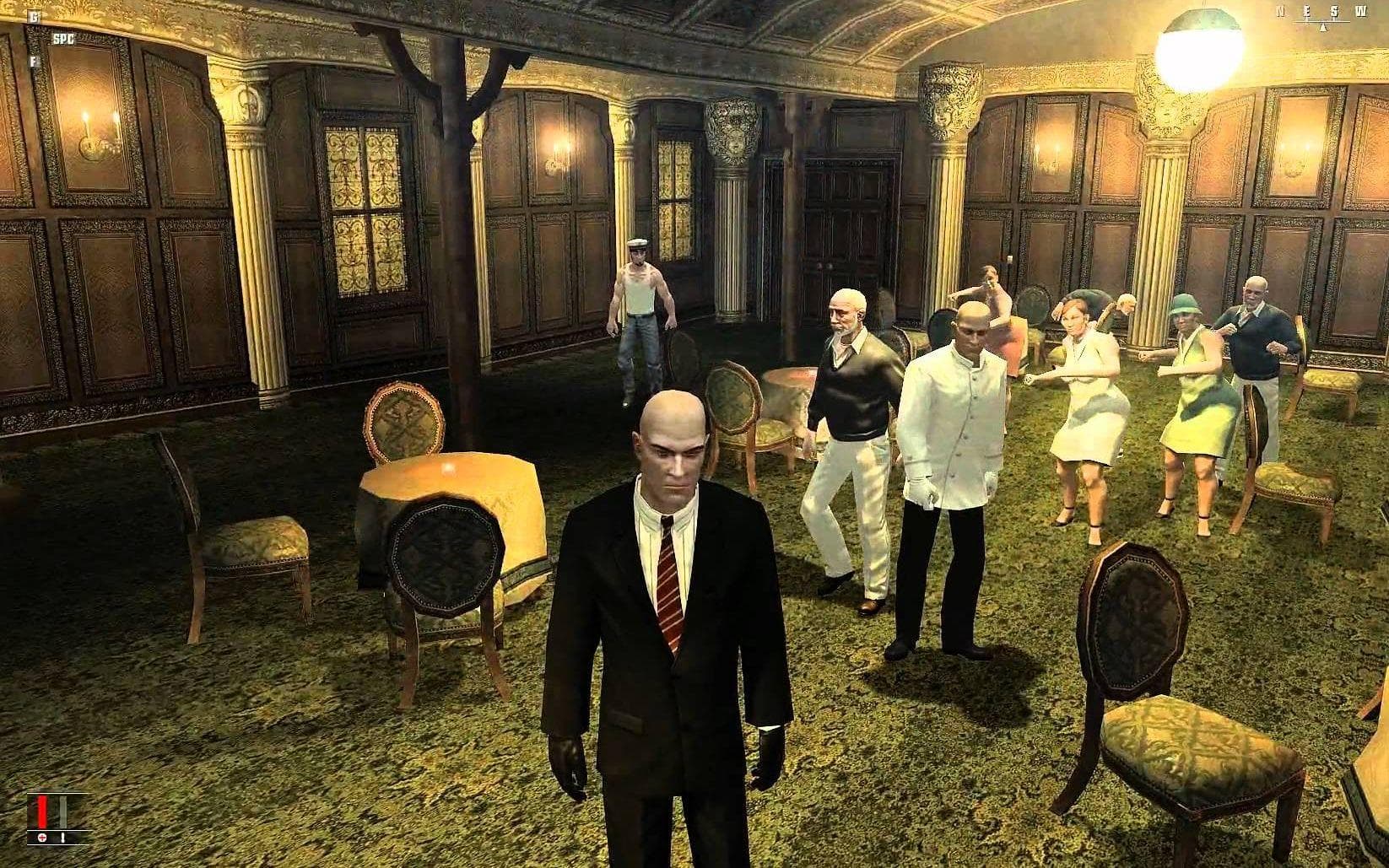Click the E marker on the compass

(x=1306, y=11)
